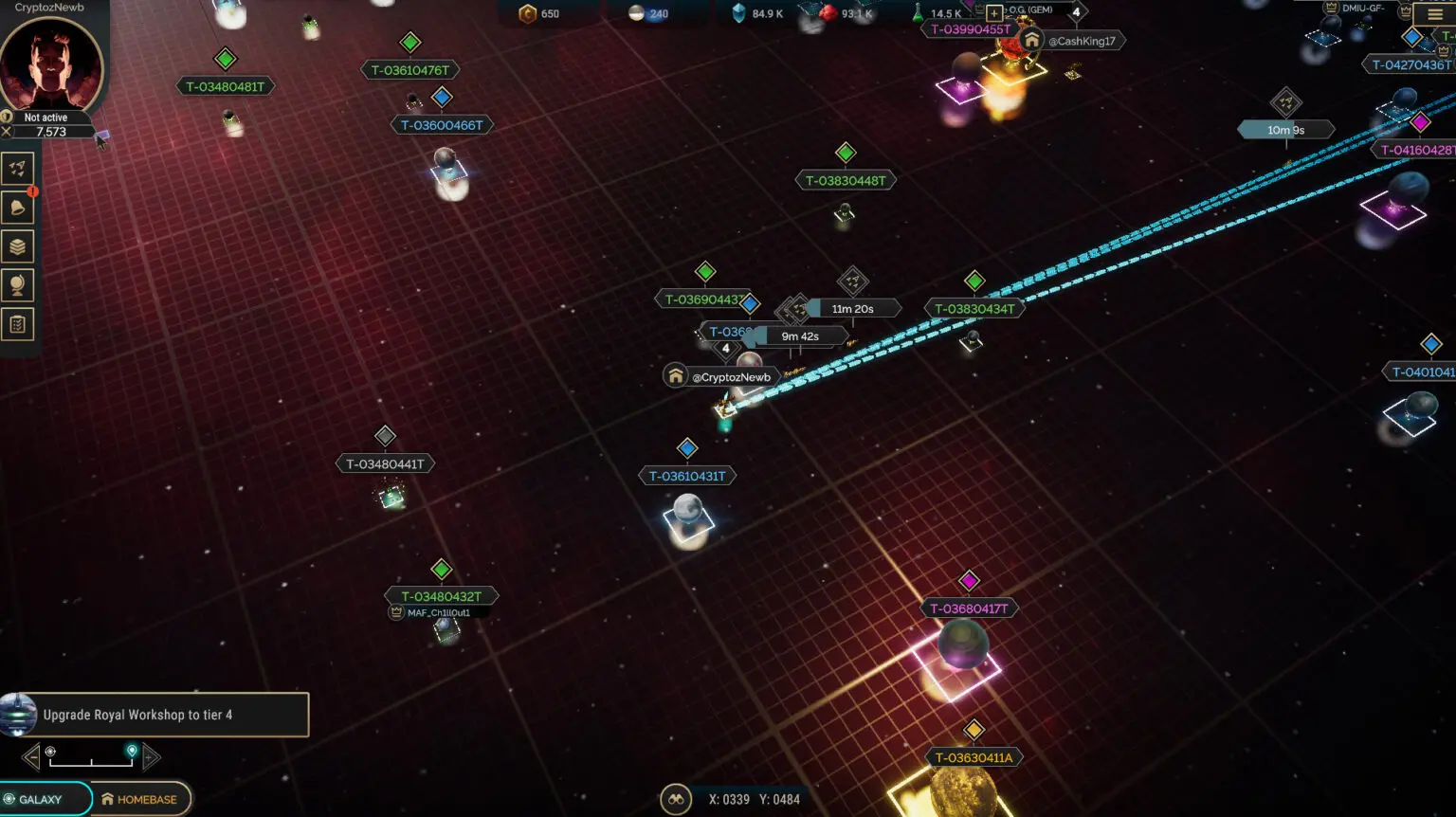Image resolution: width=1456 pixels, height=817 pixels.
Task: Switch to the Galaxy view tab
Action: pos(44,799)
